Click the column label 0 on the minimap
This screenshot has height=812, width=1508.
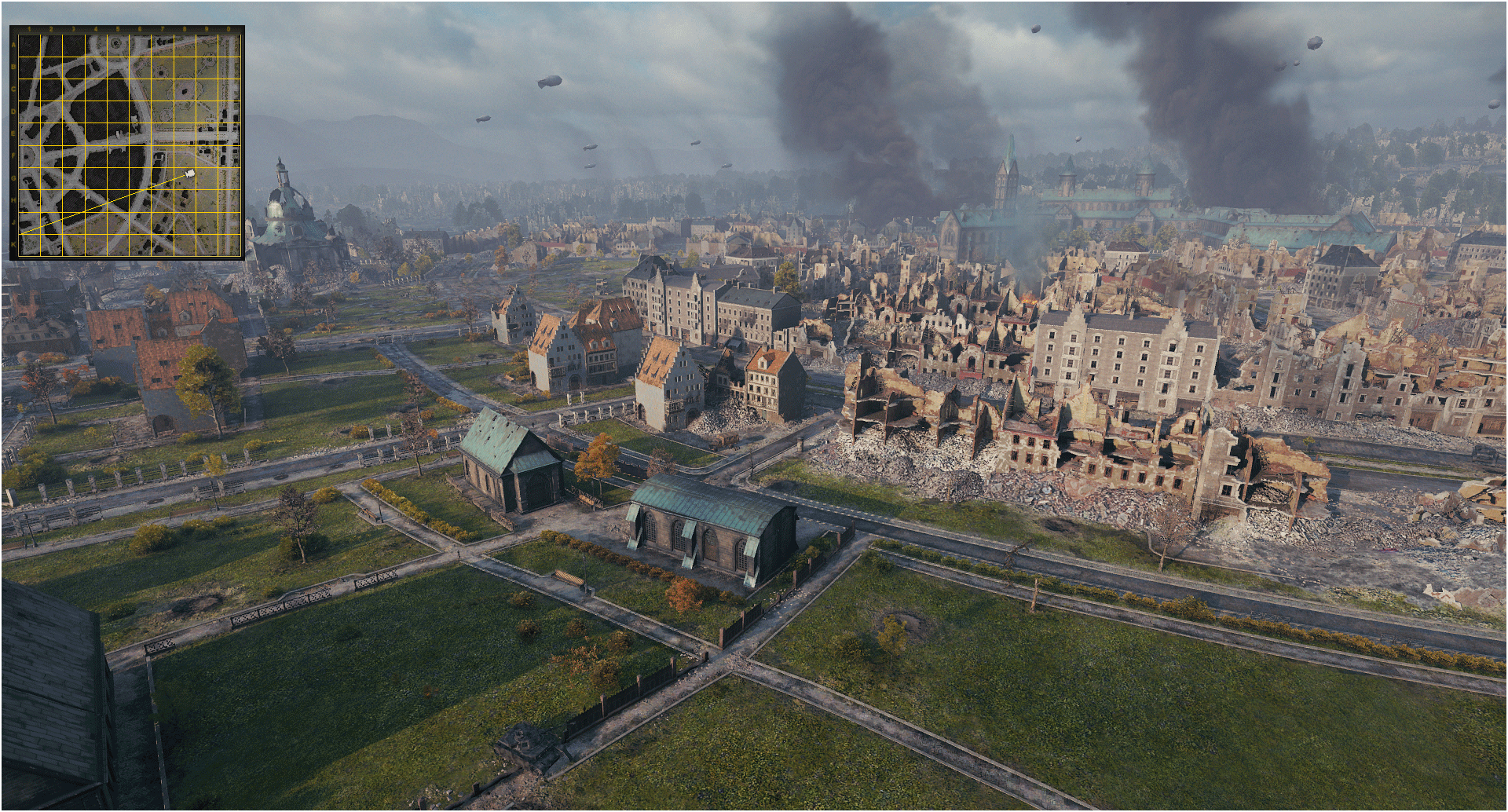pyautogui.click(x=229, y=30)
